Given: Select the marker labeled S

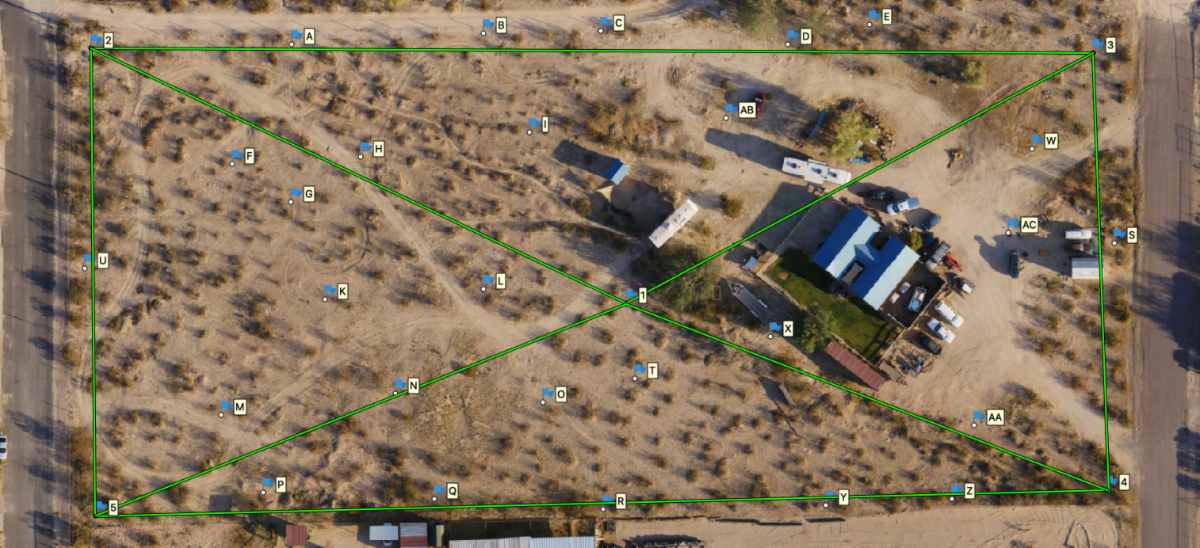Looking at the screenshot, I should click(x=1118, y=235).
